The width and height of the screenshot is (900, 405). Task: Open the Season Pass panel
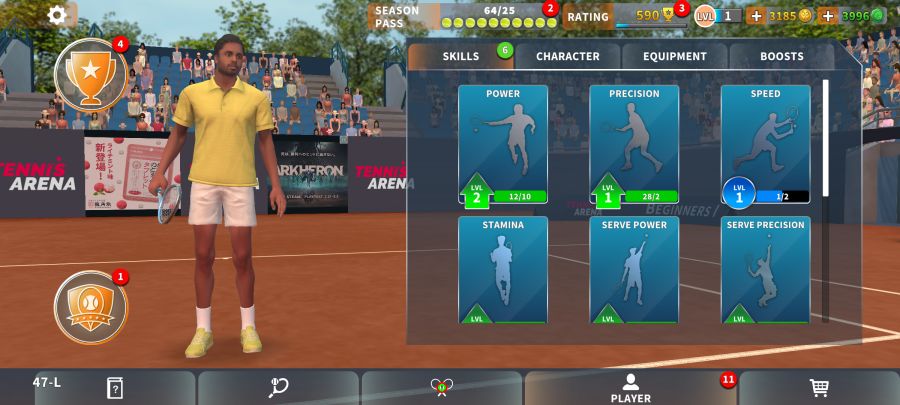462,16
